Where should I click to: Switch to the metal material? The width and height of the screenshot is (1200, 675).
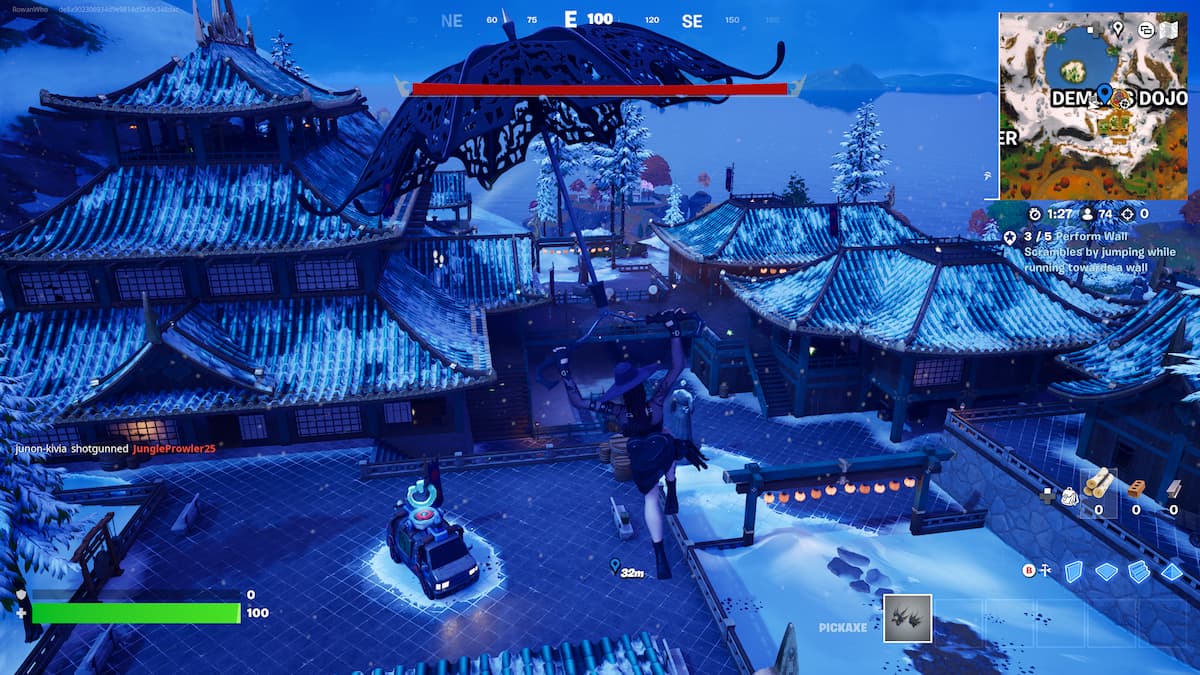coord(1173,488)
